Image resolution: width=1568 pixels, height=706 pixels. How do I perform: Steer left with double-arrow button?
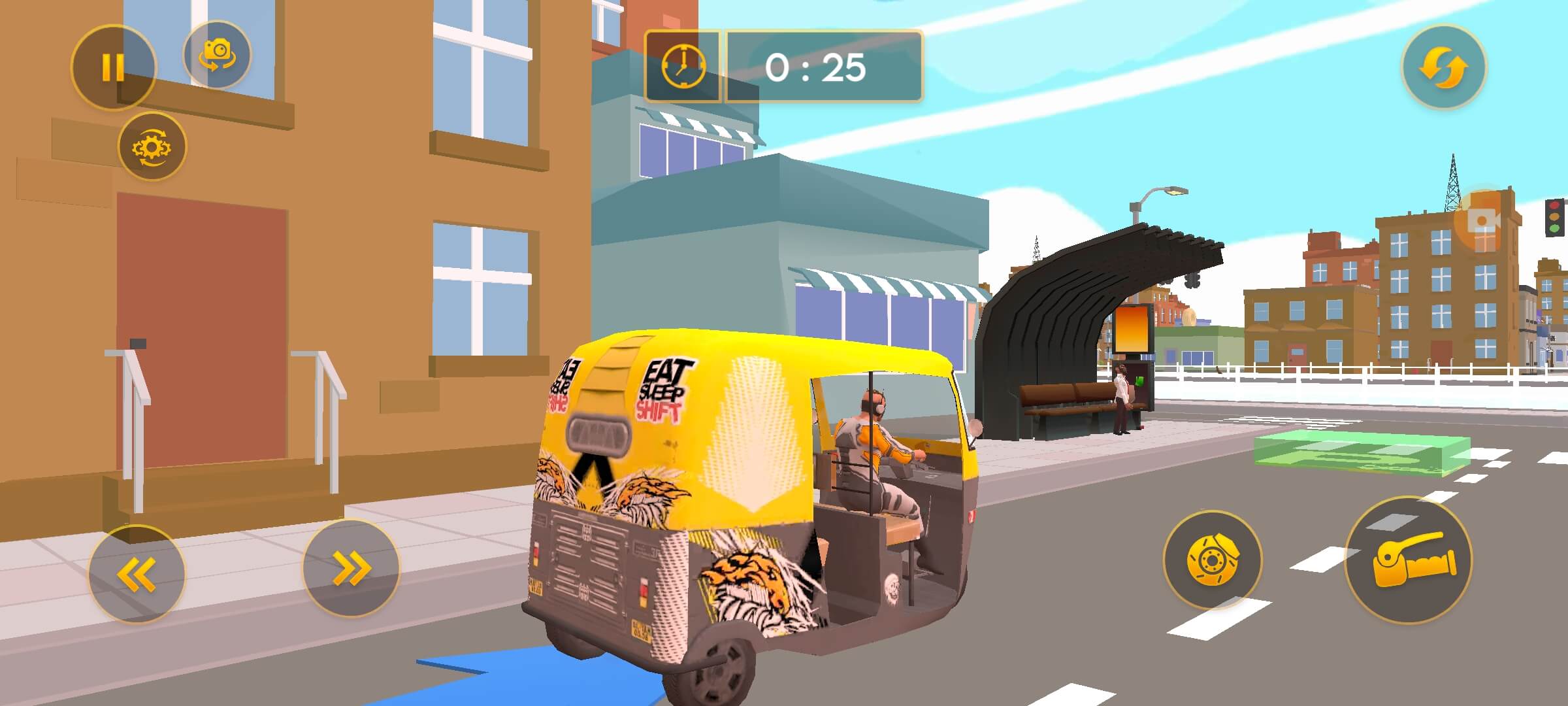[137, 573]
